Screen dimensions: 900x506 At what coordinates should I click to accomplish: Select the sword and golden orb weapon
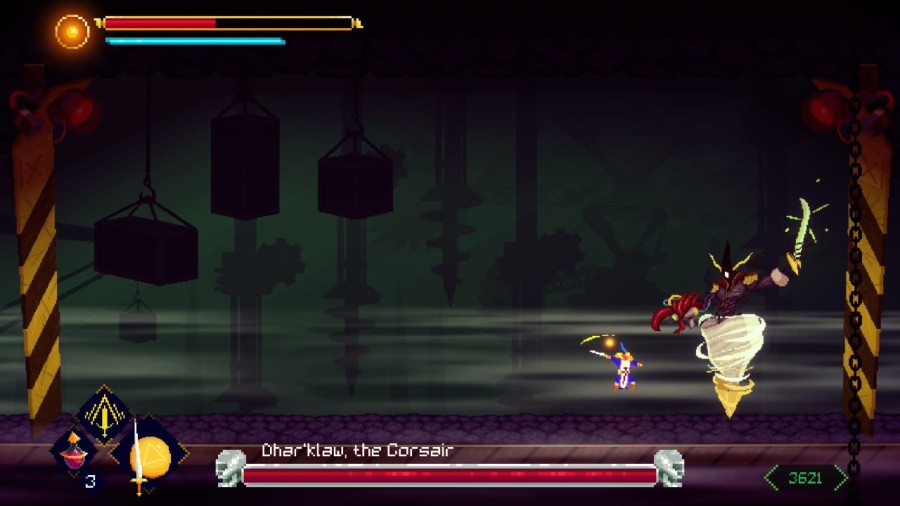pos(148,458)
